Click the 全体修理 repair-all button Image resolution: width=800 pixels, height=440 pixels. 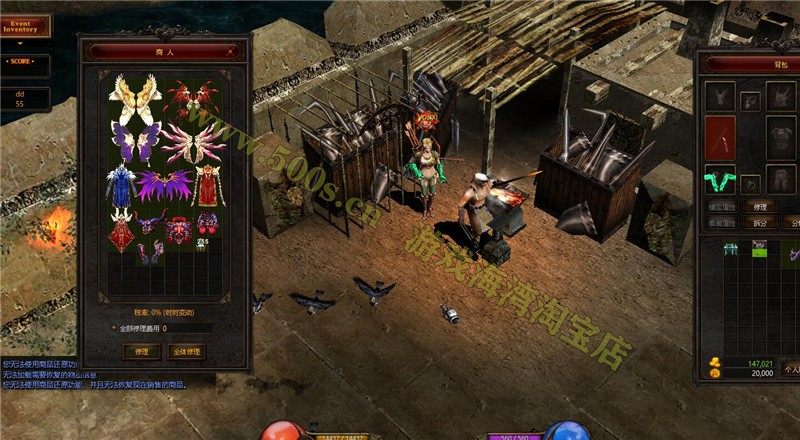[186, 351]
